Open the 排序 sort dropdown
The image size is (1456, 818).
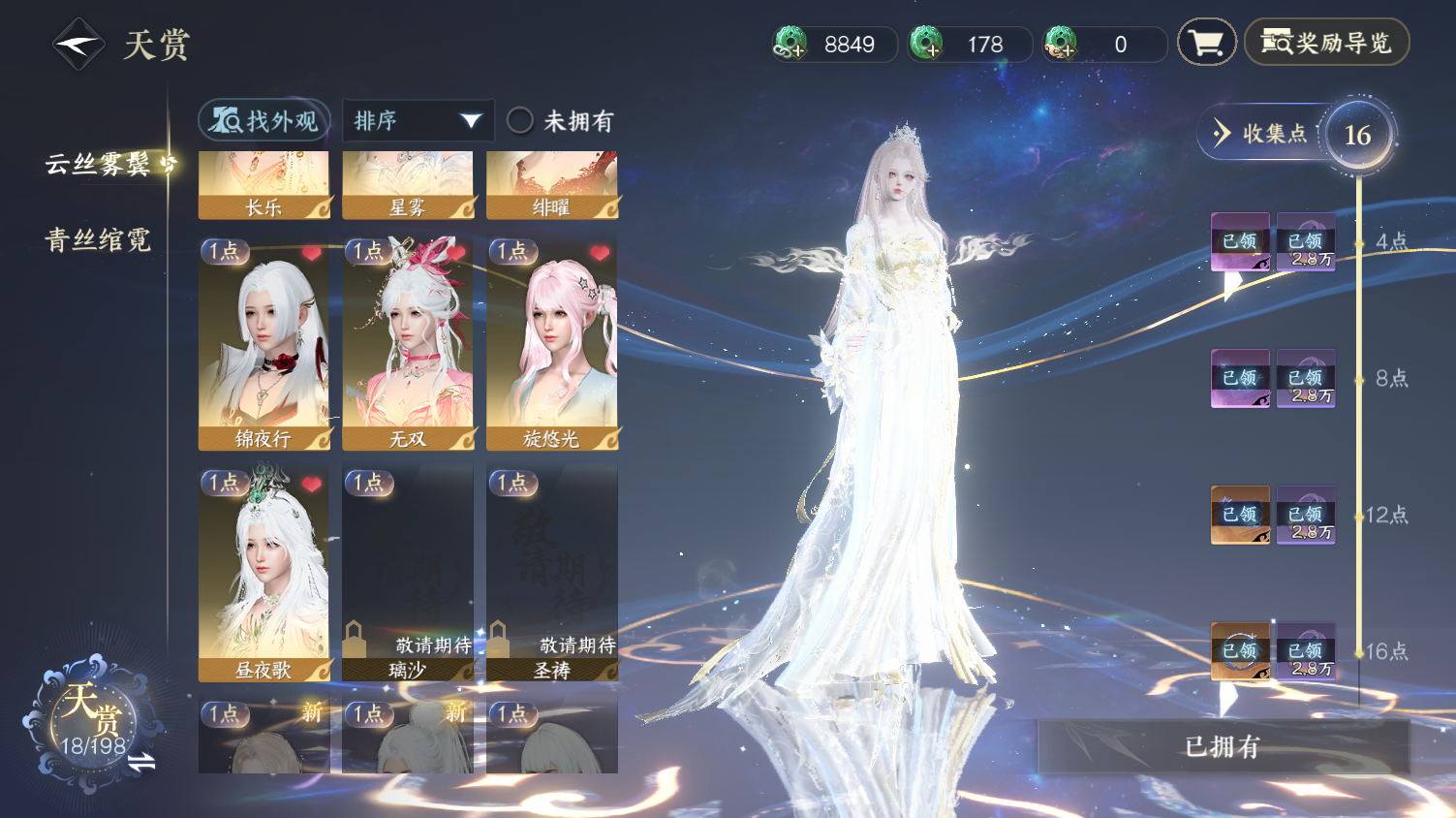click(418, 121)
